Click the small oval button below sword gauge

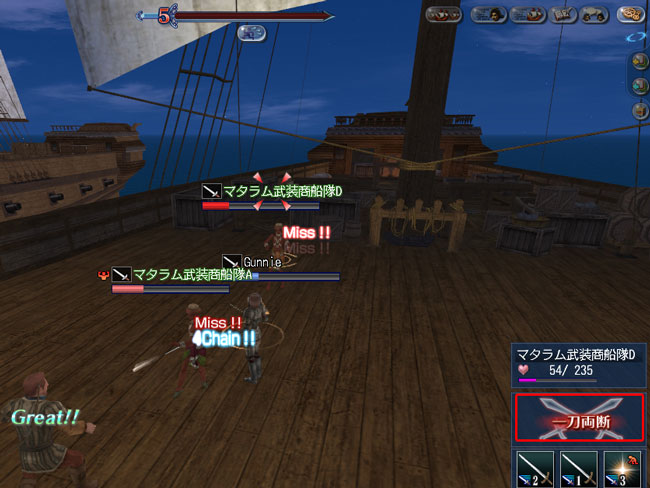(250, 32)
